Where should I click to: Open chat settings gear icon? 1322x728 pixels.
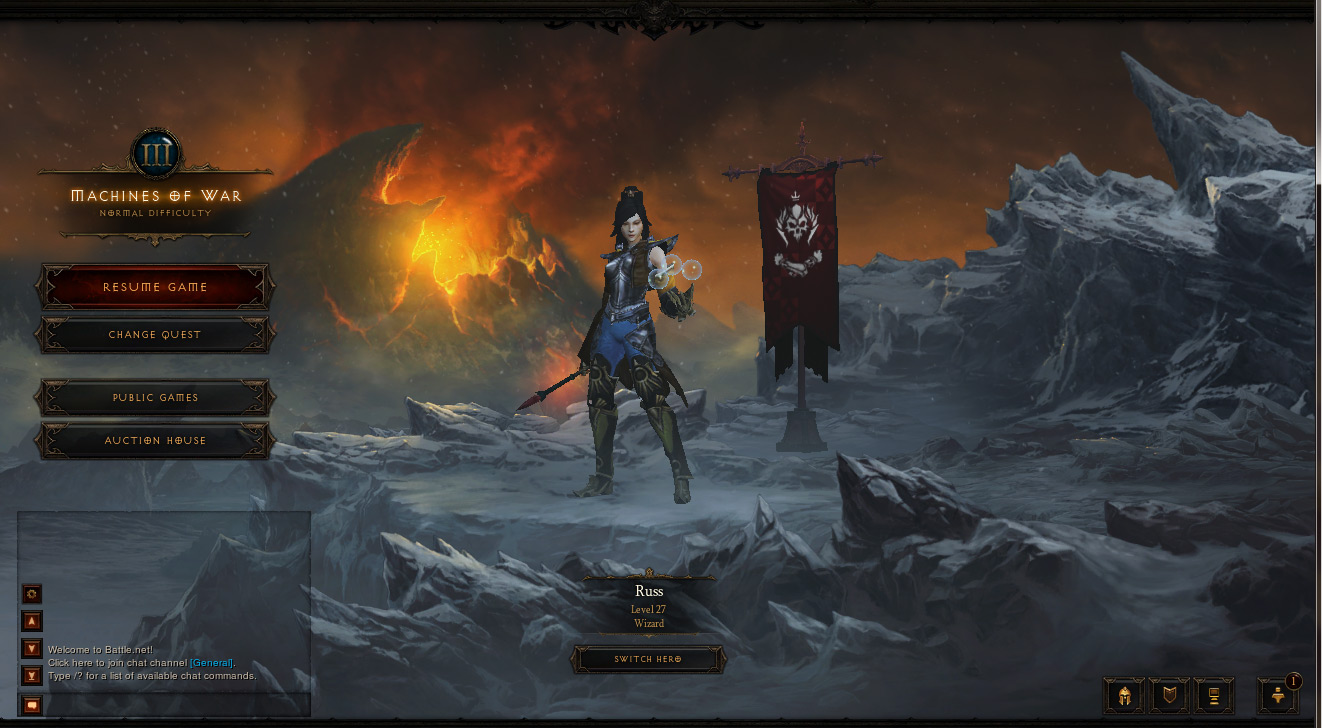coord(32,594)
